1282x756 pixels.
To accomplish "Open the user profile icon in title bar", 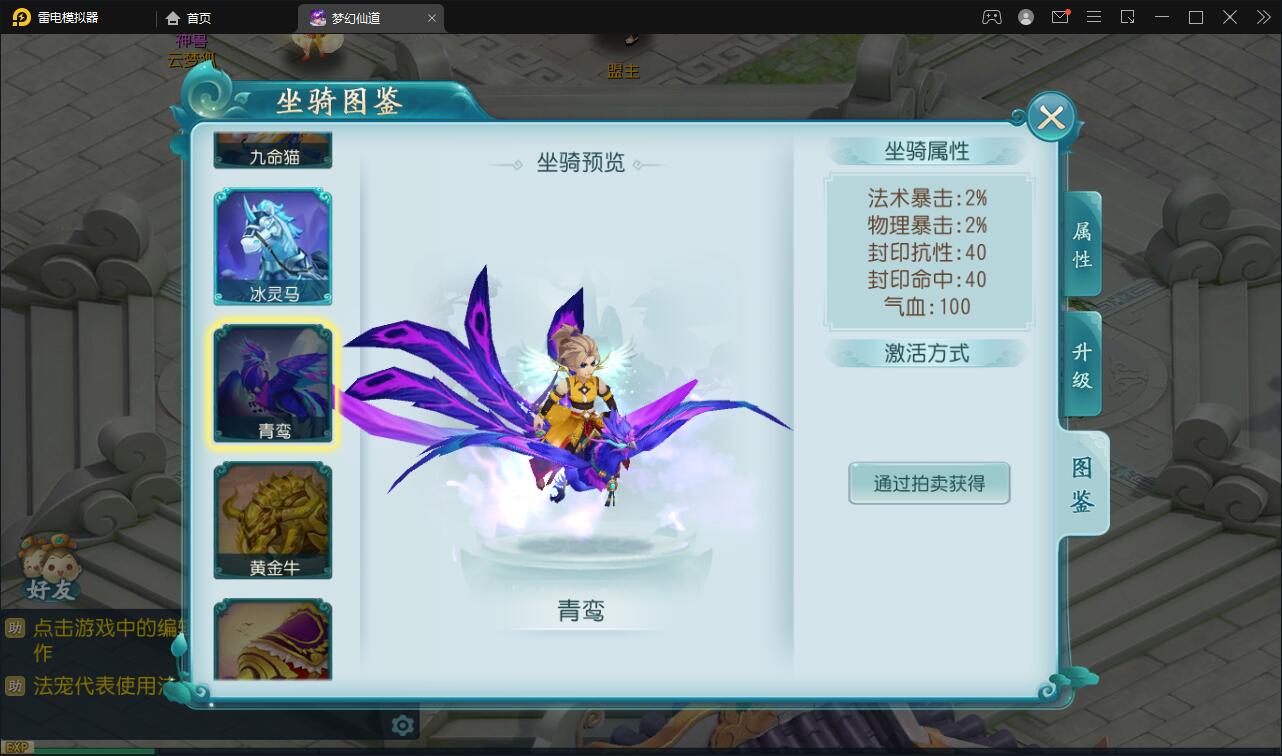I will pos(1024,17).
